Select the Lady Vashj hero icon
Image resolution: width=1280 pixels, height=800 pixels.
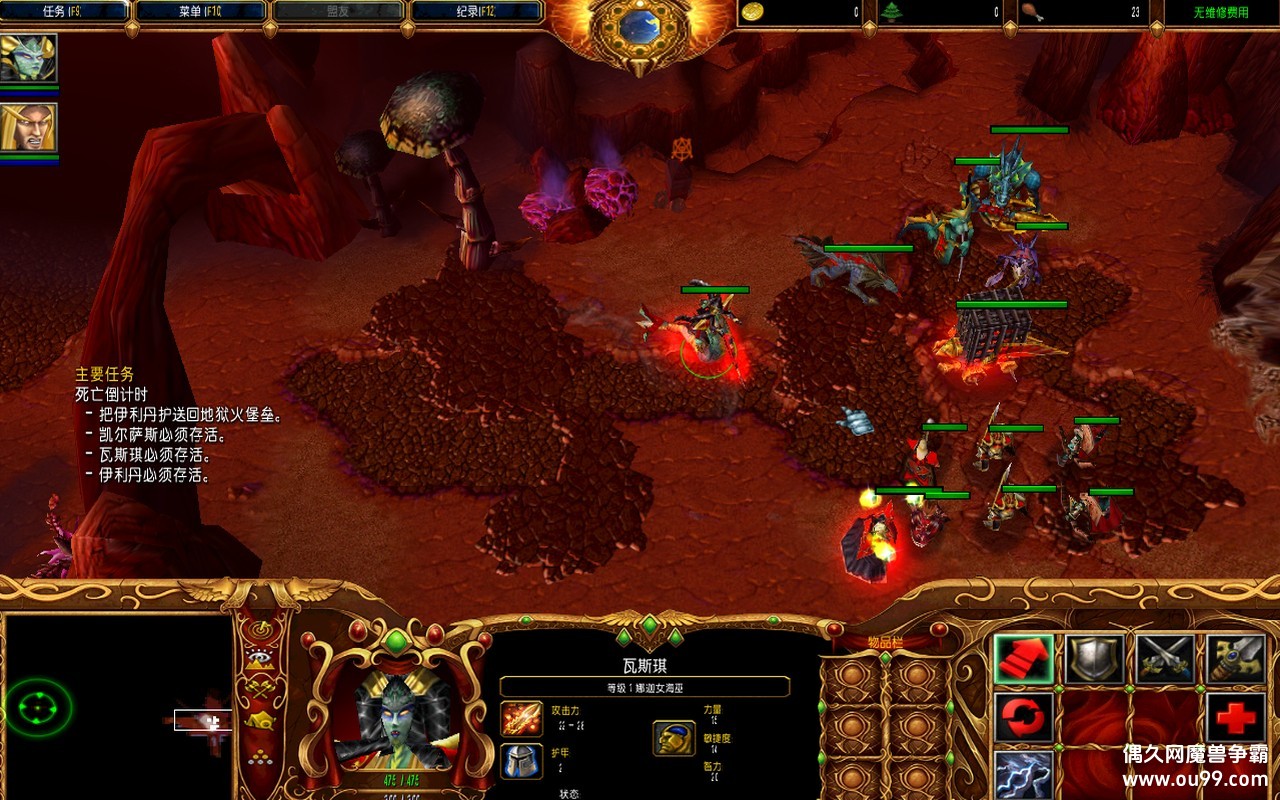point(29,58)
